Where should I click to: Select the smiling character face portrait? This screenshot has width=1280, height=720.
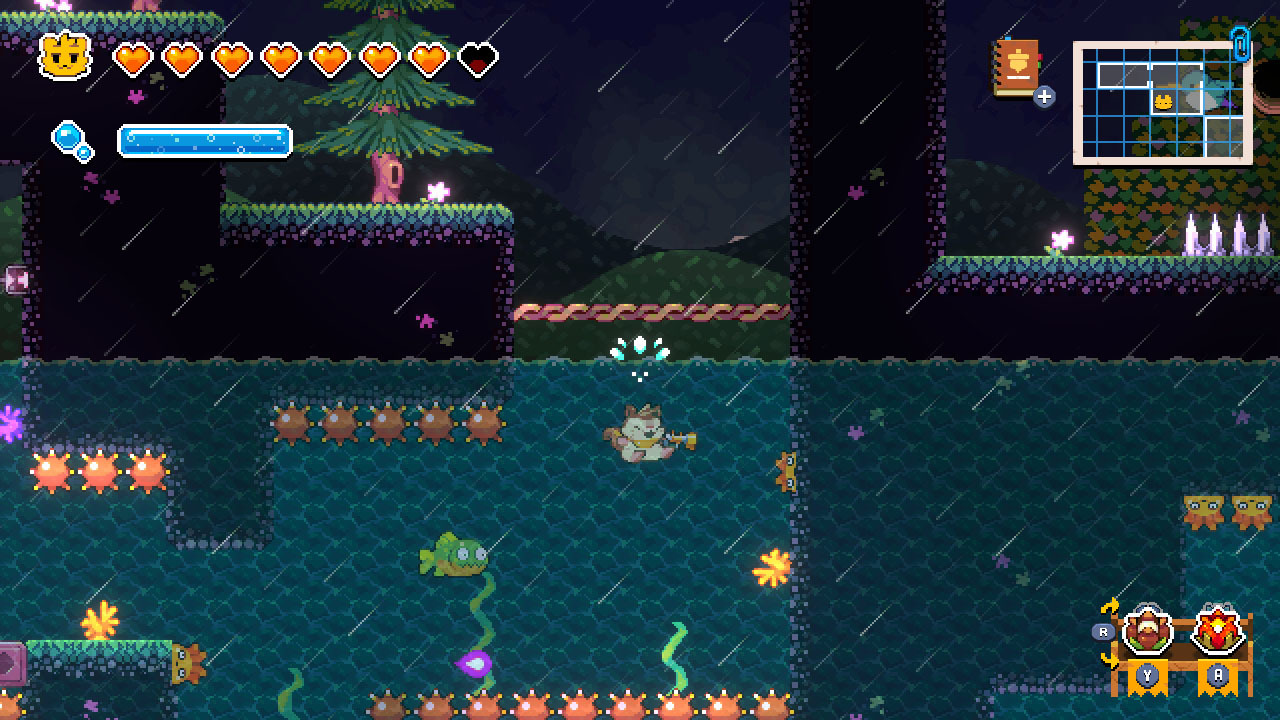62,56
